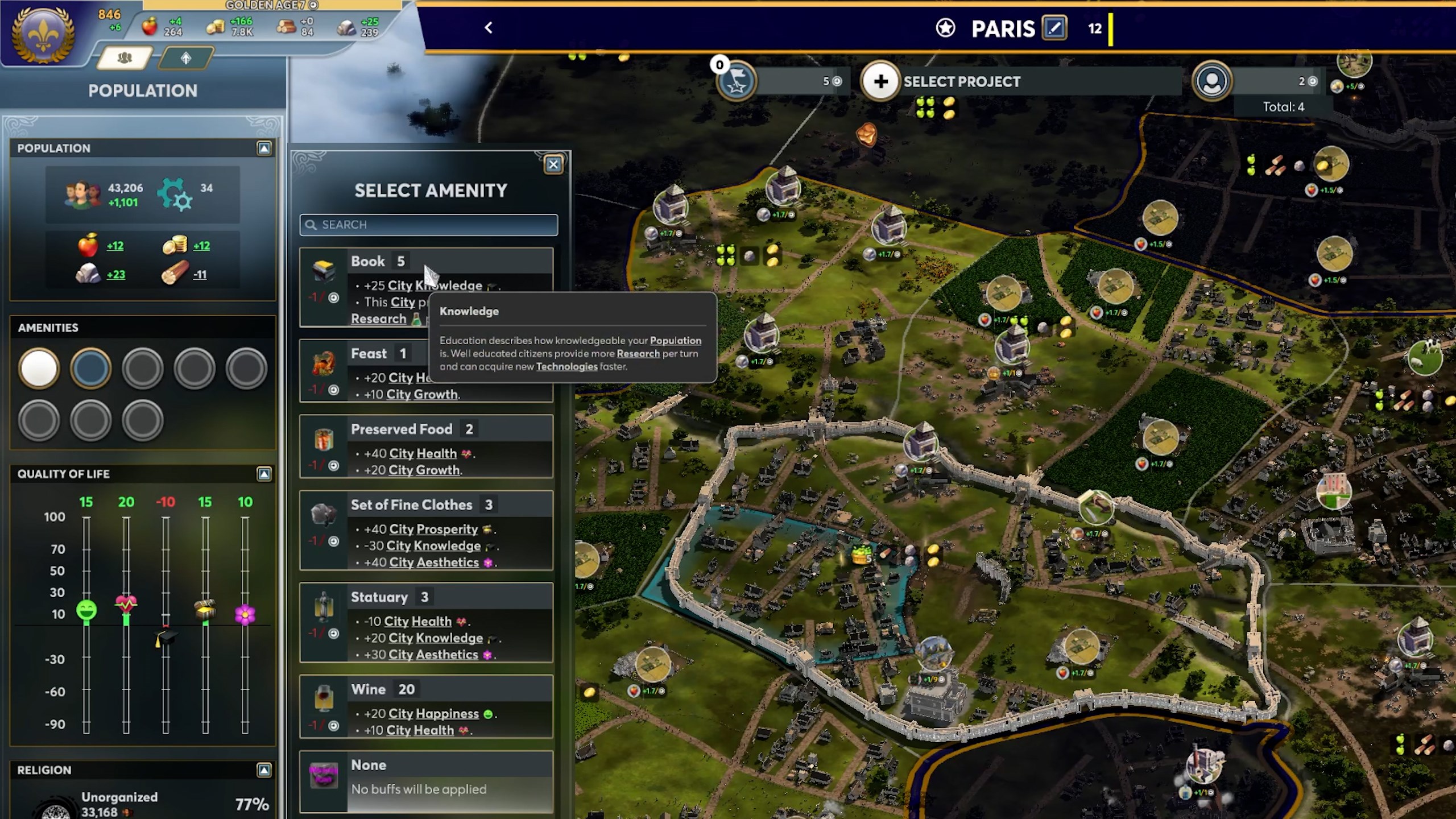Select the Wine amenity
The height and width of the screenshot is (819, 1456).
(x=425, y=706)
